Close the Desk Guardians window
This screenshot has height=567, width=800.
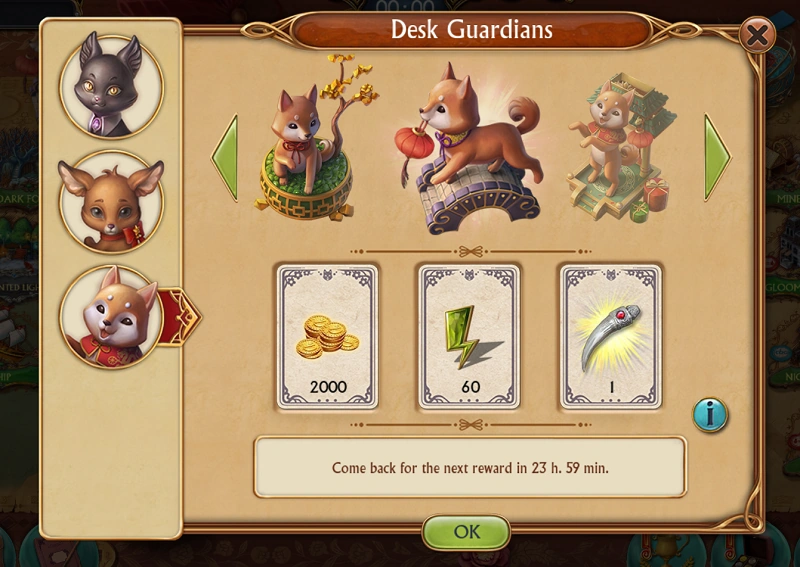point(757,37)
